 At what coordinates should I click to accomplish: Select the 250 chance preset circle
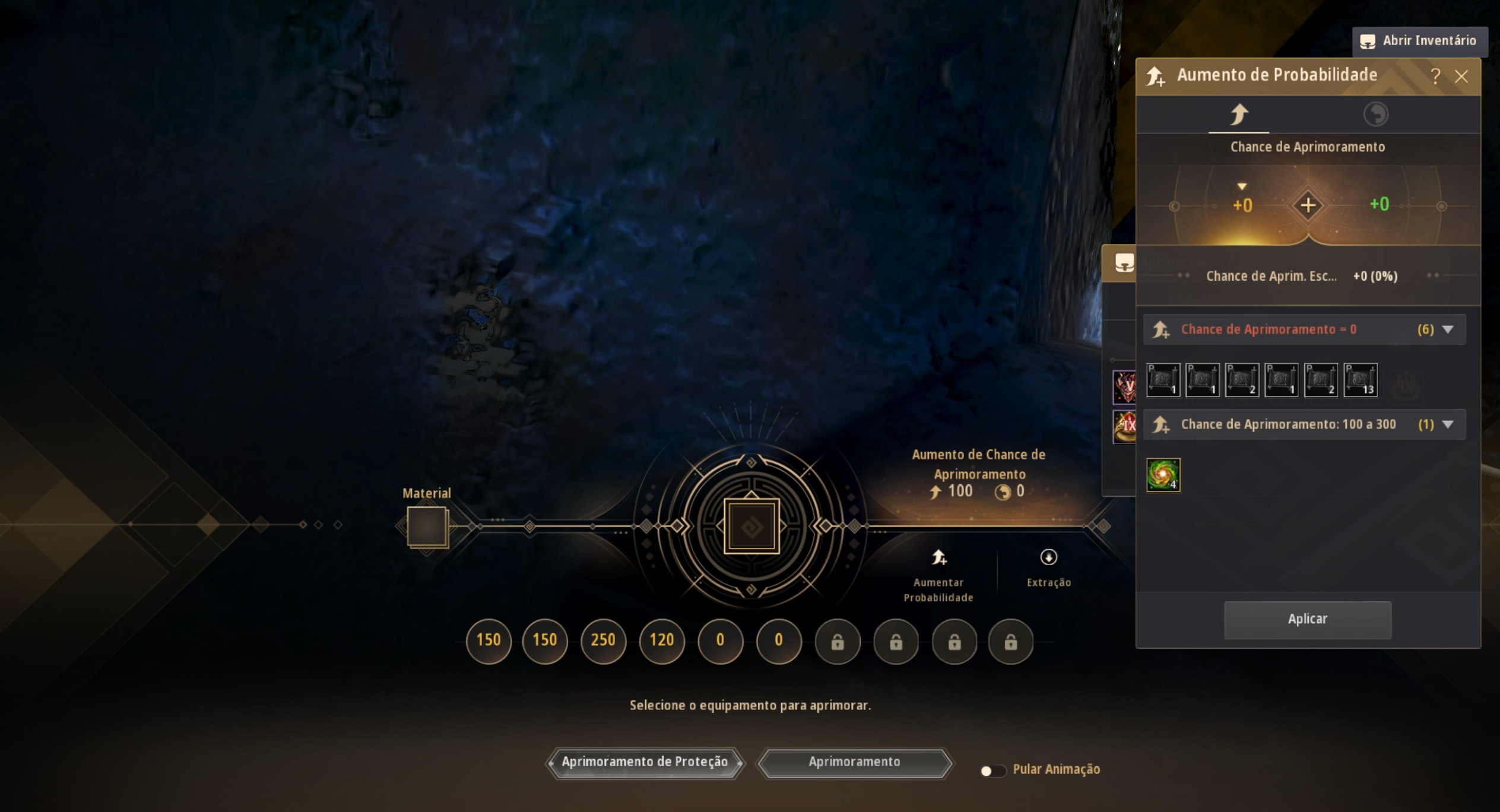[603, 640]
